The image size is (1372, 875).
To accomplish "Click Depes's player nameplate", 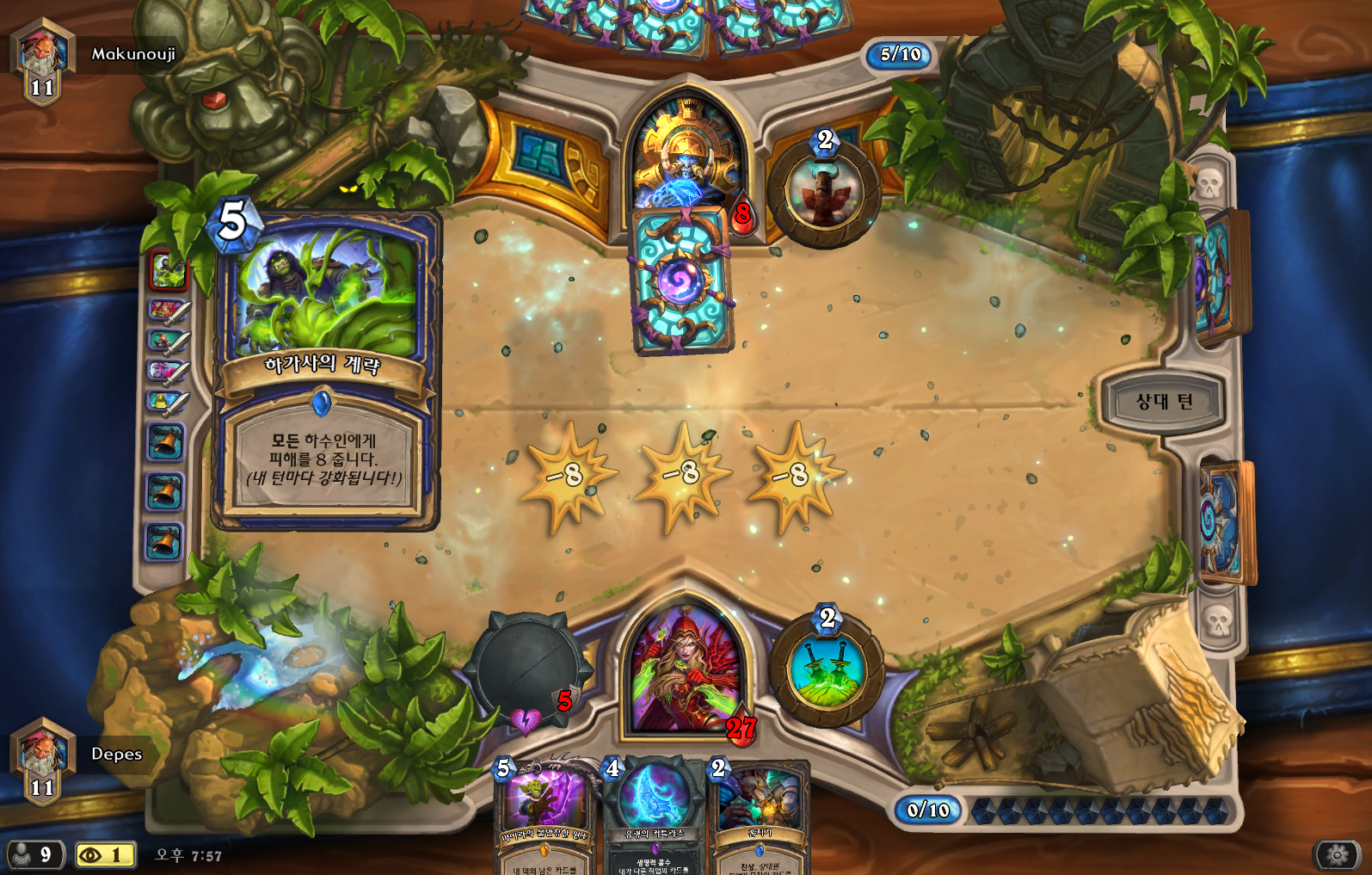I will point(116,754).
